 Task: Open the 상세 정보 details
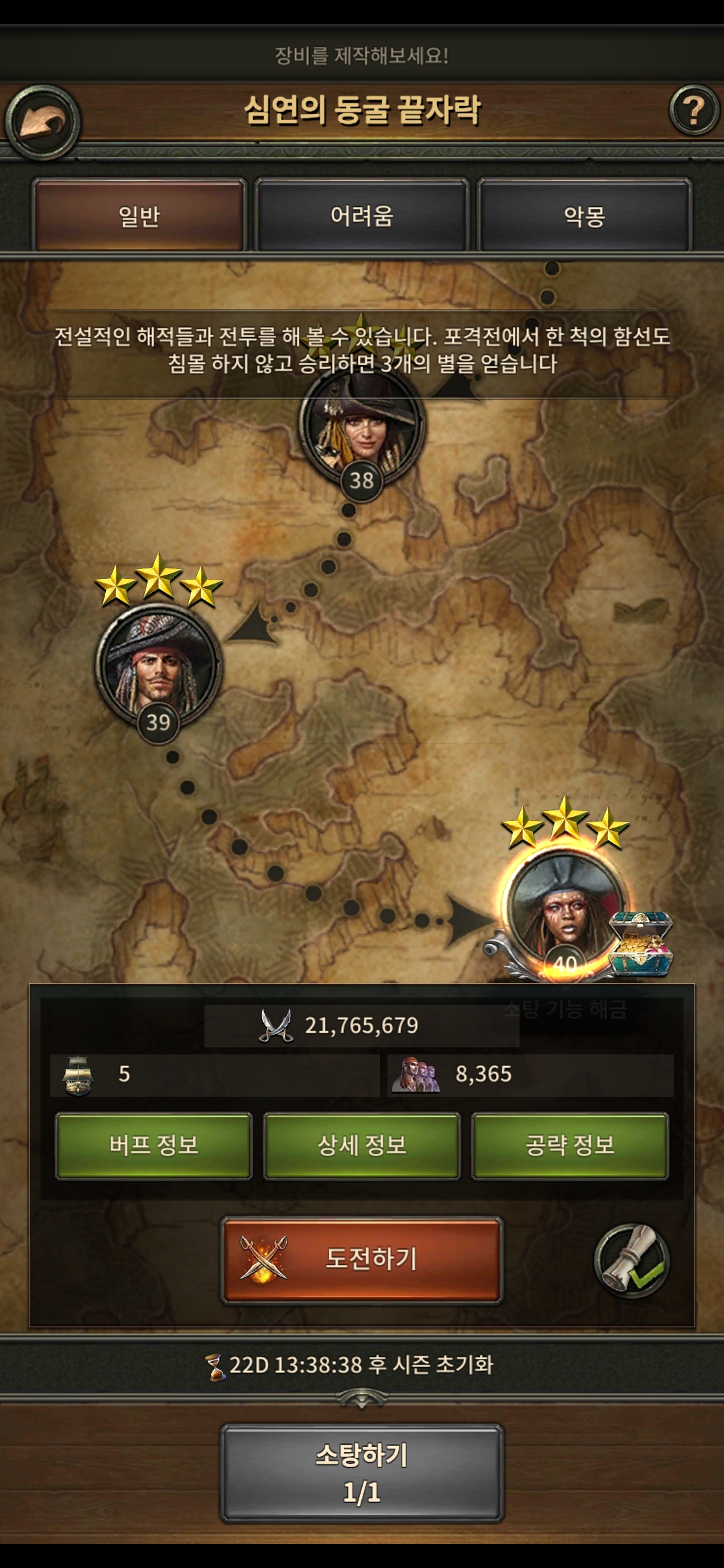click(362, 1145)
